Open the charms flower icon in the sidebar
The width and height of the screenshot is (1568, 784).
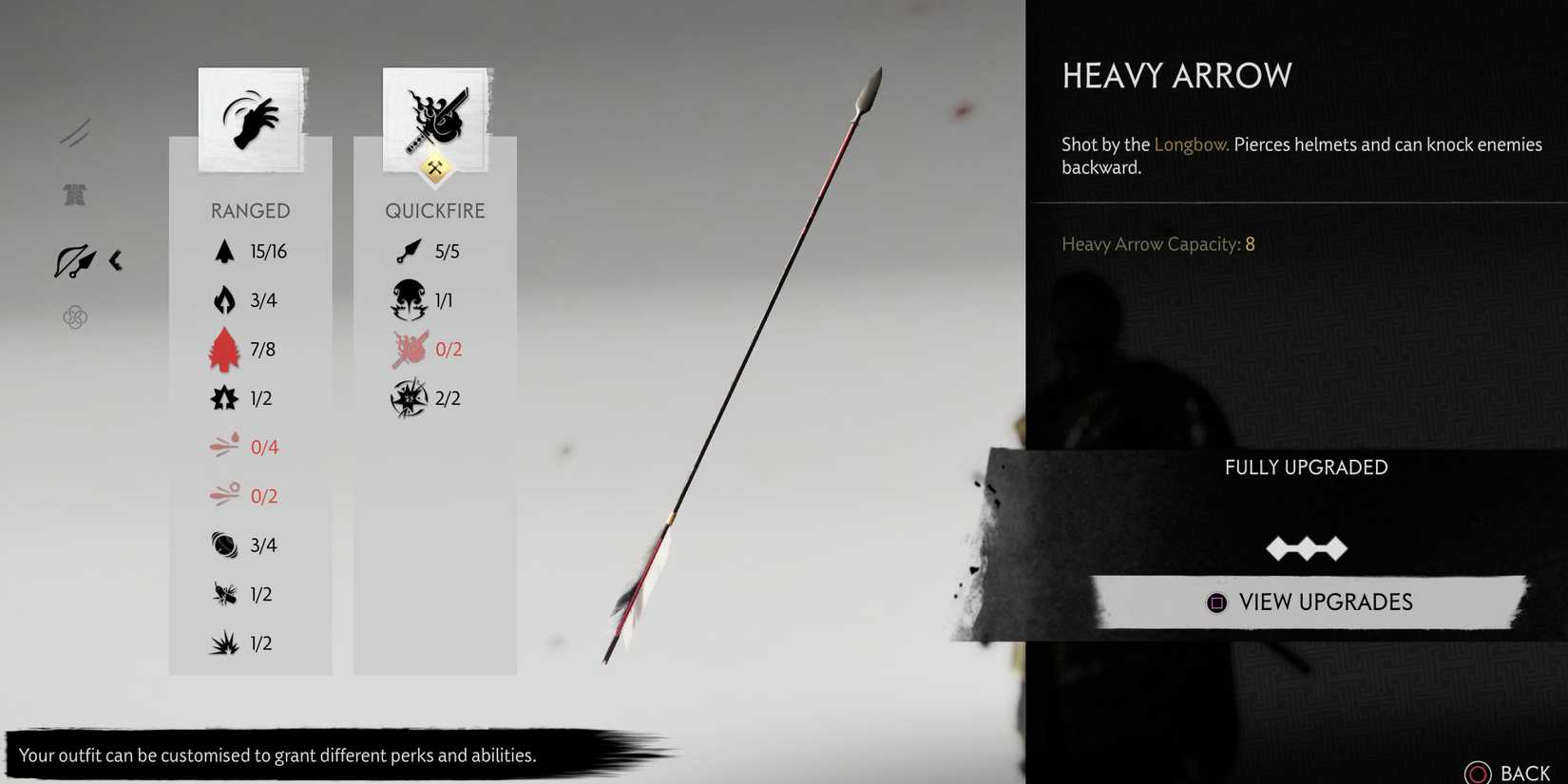point(74,317)
